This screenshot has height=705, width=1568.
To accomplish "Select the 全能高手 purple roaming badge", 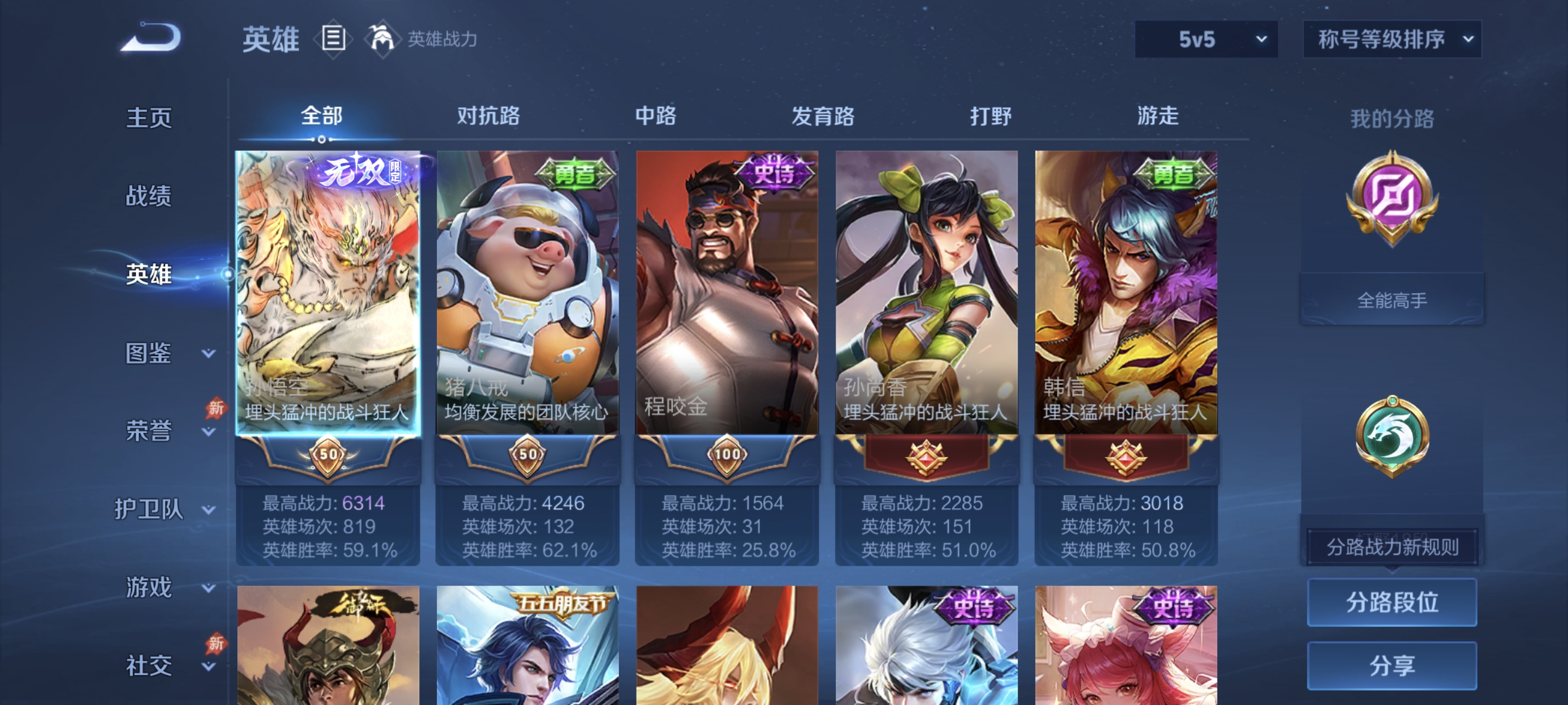I will (1392, 201).
